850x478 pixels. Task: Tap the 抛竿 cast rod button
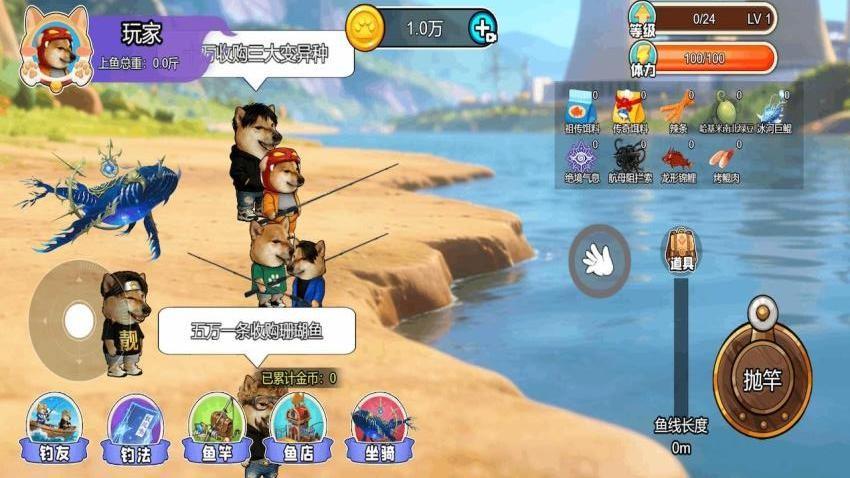(762, 380)
